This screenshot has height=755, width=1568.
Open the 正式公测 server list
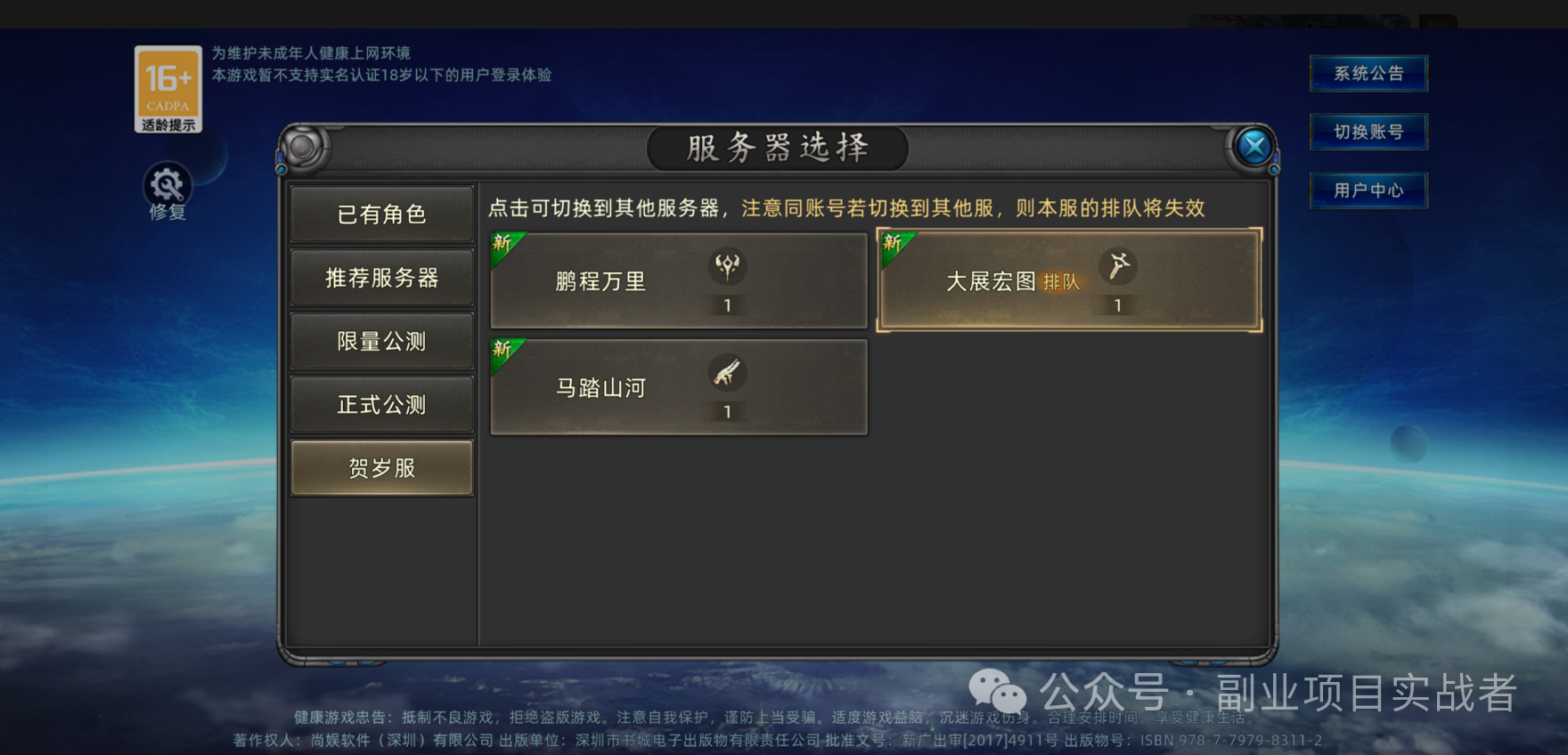click(381, 403)
